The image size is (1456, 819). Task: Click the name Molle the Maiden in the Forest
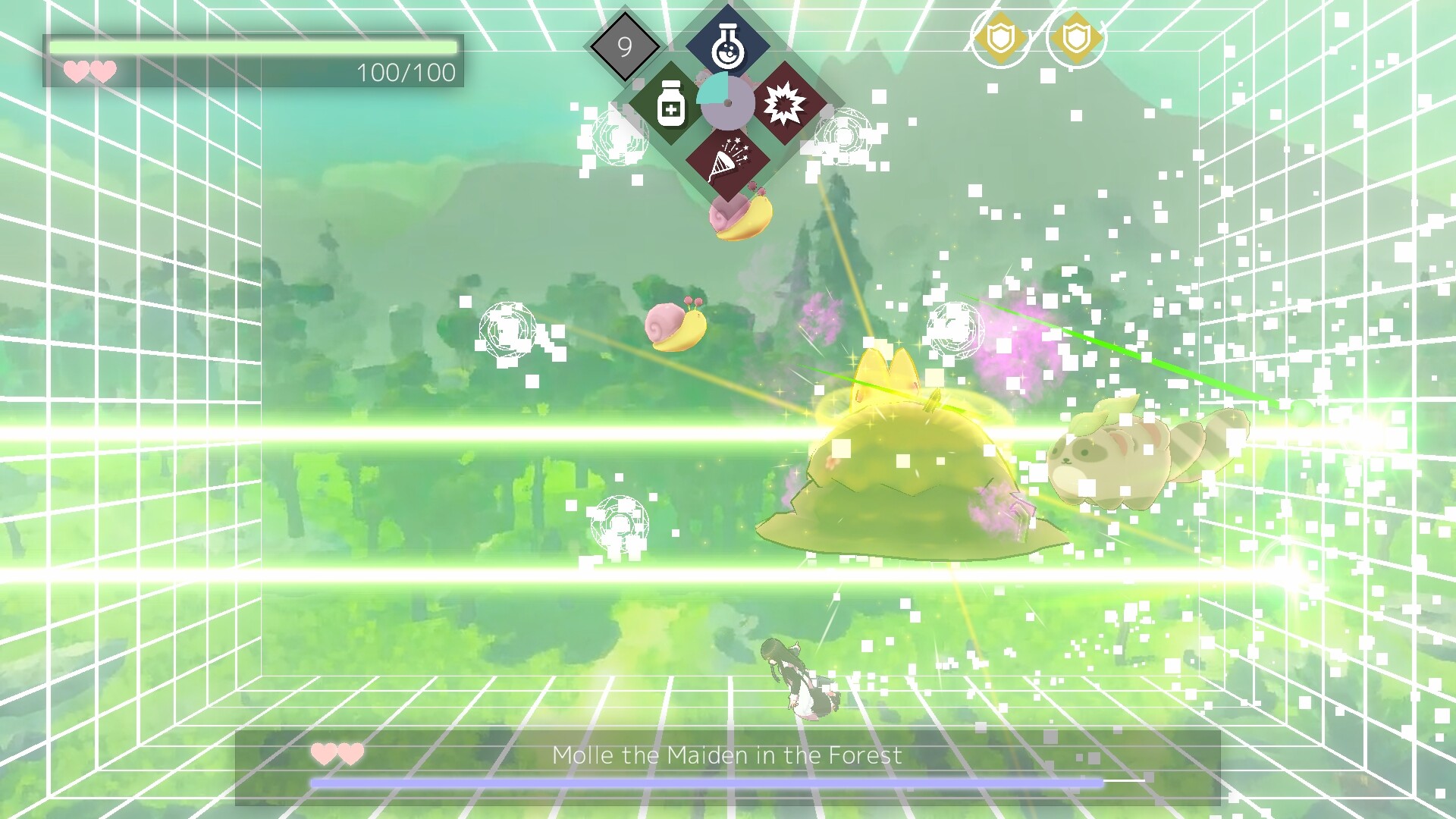[x=728, y=755]
